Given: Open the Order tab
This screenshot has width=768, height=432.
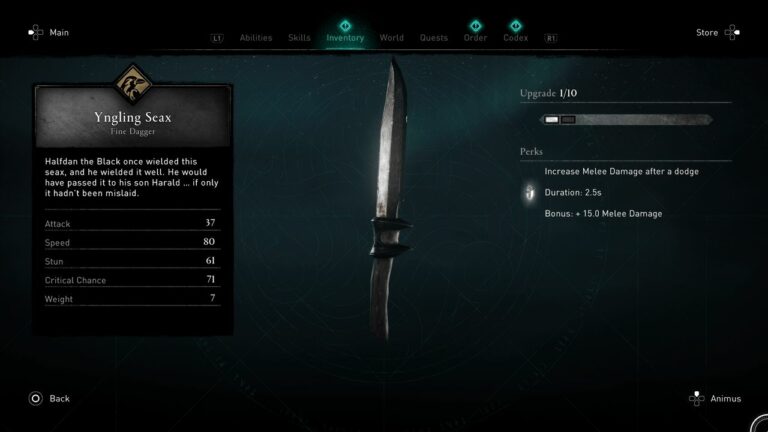Looking at the screenshot, I should (475, 38).
